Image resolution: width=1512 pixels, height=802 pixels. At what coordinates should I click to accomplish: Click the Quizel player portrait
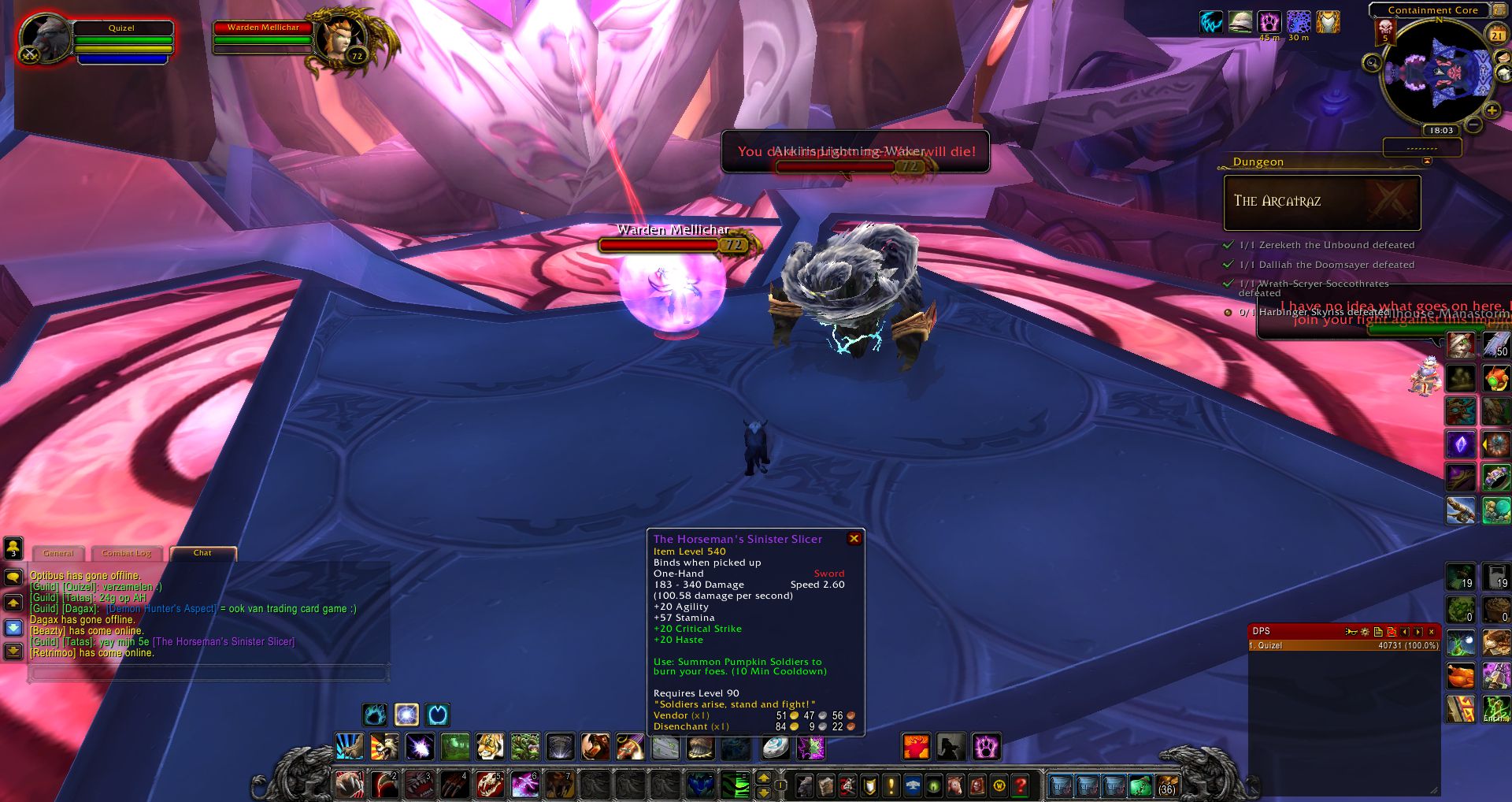(x=43, y=37)
